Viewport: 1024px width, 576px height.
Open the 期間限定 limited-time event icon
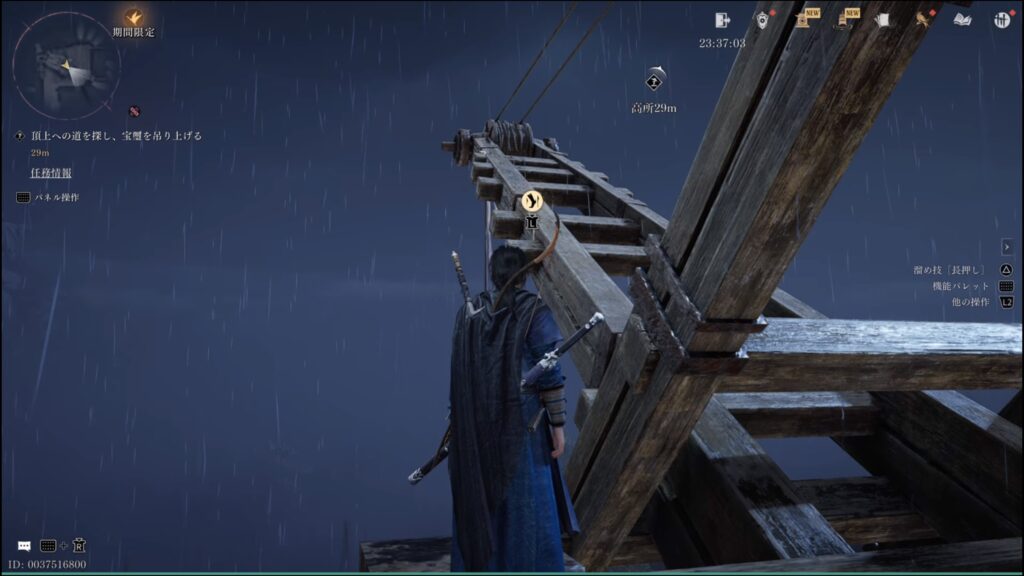click(x=133, y=18)
